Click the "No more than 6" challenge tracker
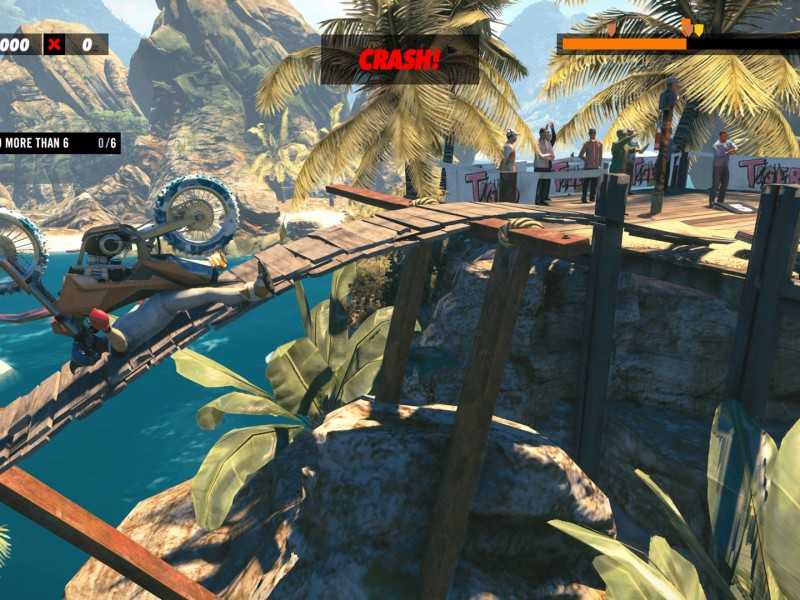Screen dimensions: 800x600 pos(58,143)
